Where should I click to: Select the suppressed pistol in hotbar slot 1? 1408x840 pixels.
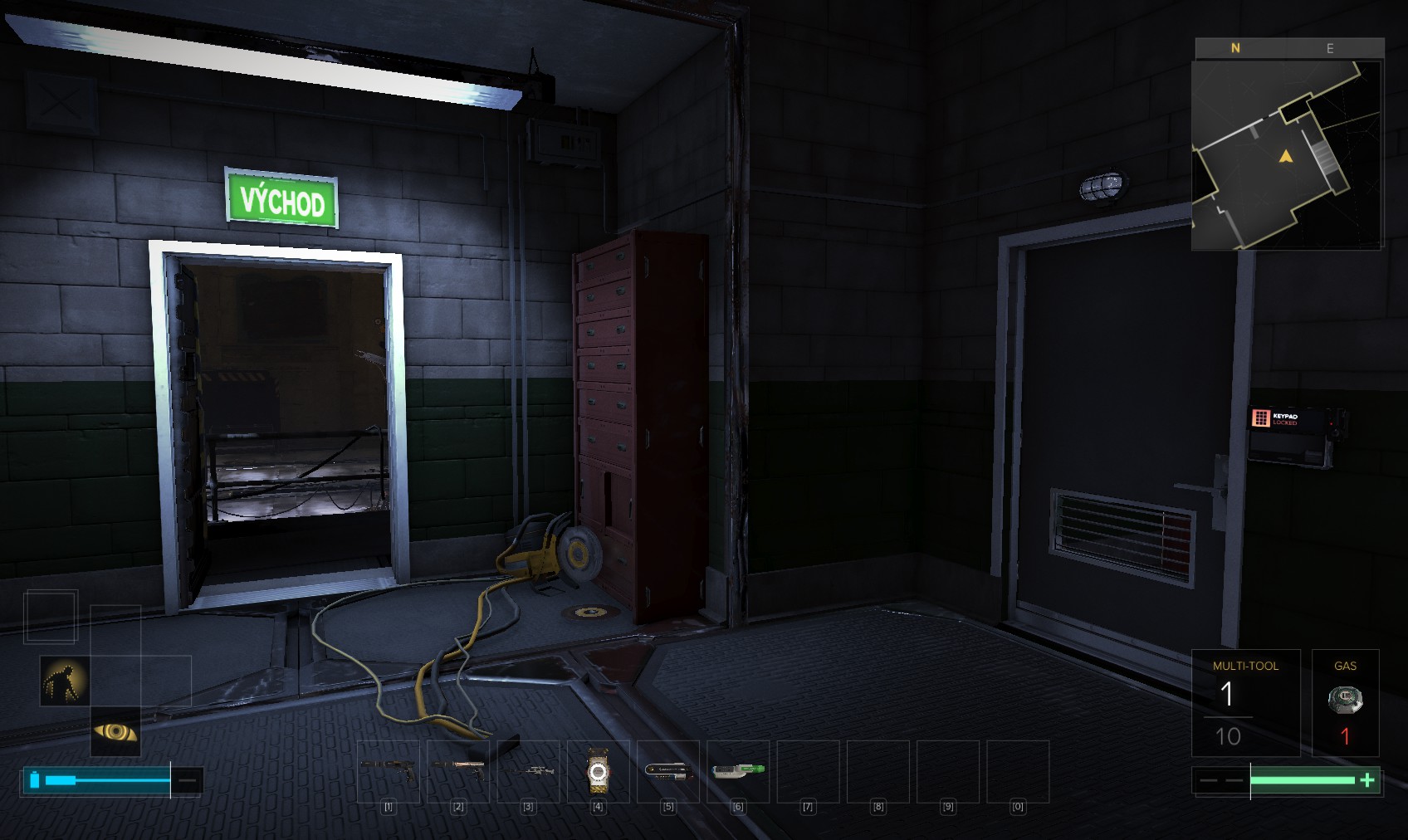[389, 771]
